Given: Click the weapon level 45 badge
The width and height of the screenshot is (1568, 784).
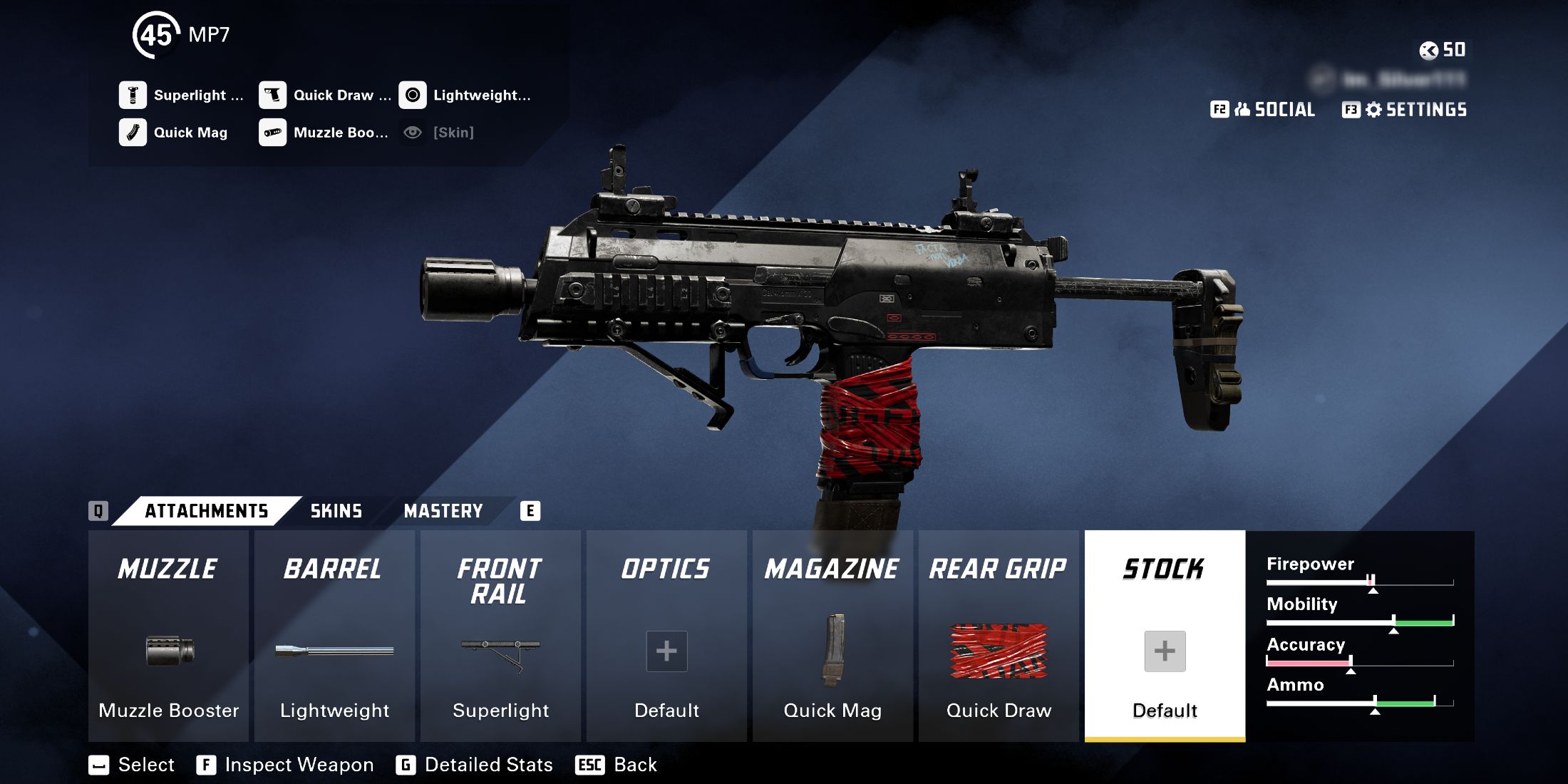Looking at the screenshot, I should point(156,32).
